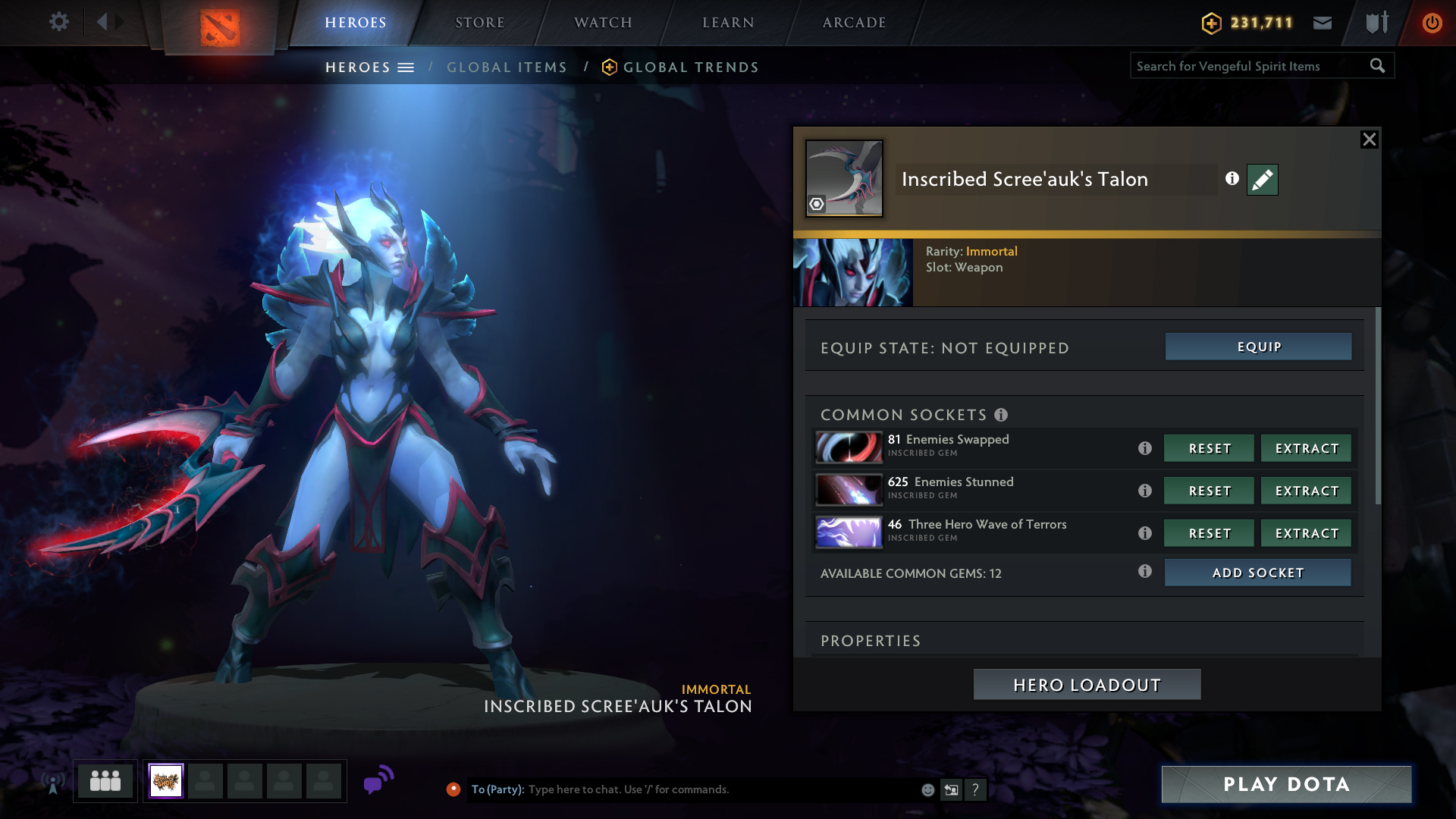Open the Hero Loadout
Image resolution: width=1456 pixels, height=819 pixels.
(1087, 685)
